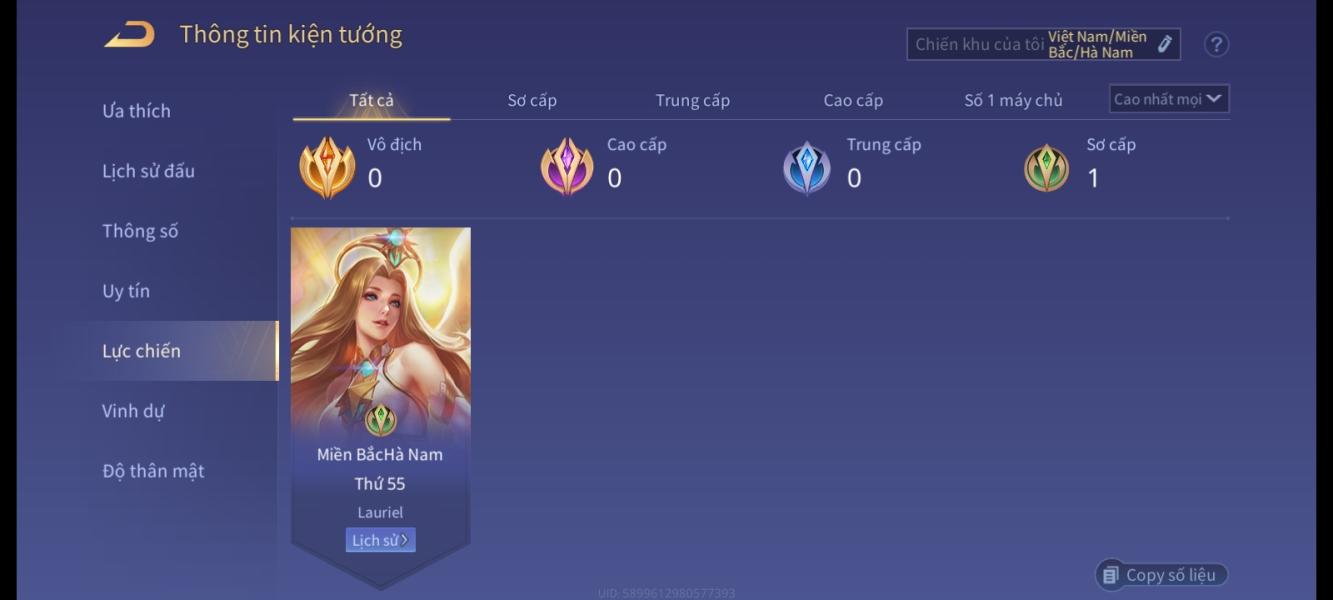Open the Cao nhất mọi dropdown
Screen dimensions: 1333x600
tap(1169, 99)
